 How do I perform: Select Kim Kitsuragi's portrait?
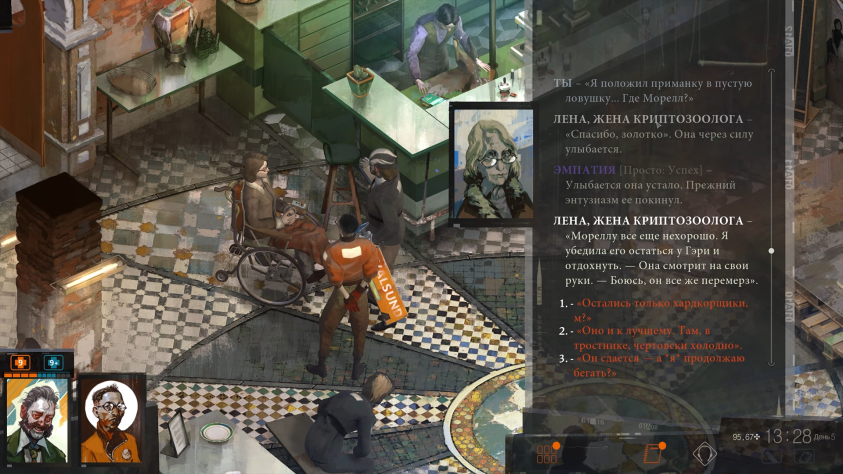pos(109,418)
